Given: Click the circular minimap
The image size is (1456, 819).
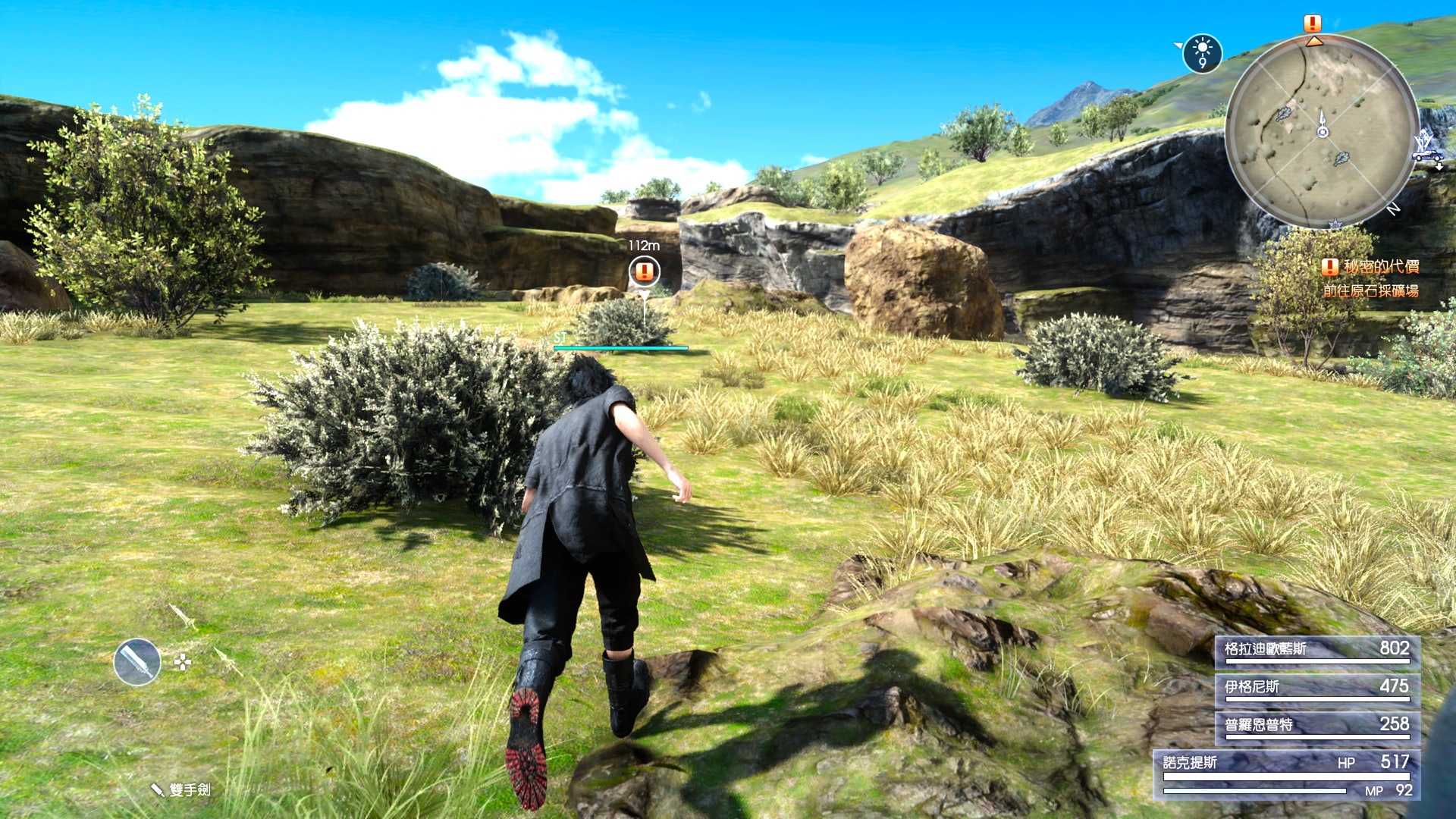Looking at the screenshot, I should [x=1322, y=131].
